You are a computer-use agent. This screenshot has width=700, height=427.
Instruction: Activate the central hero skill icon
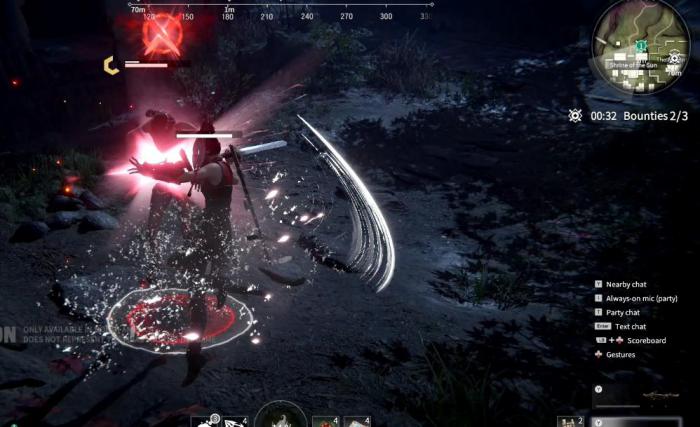pos(280,417)
